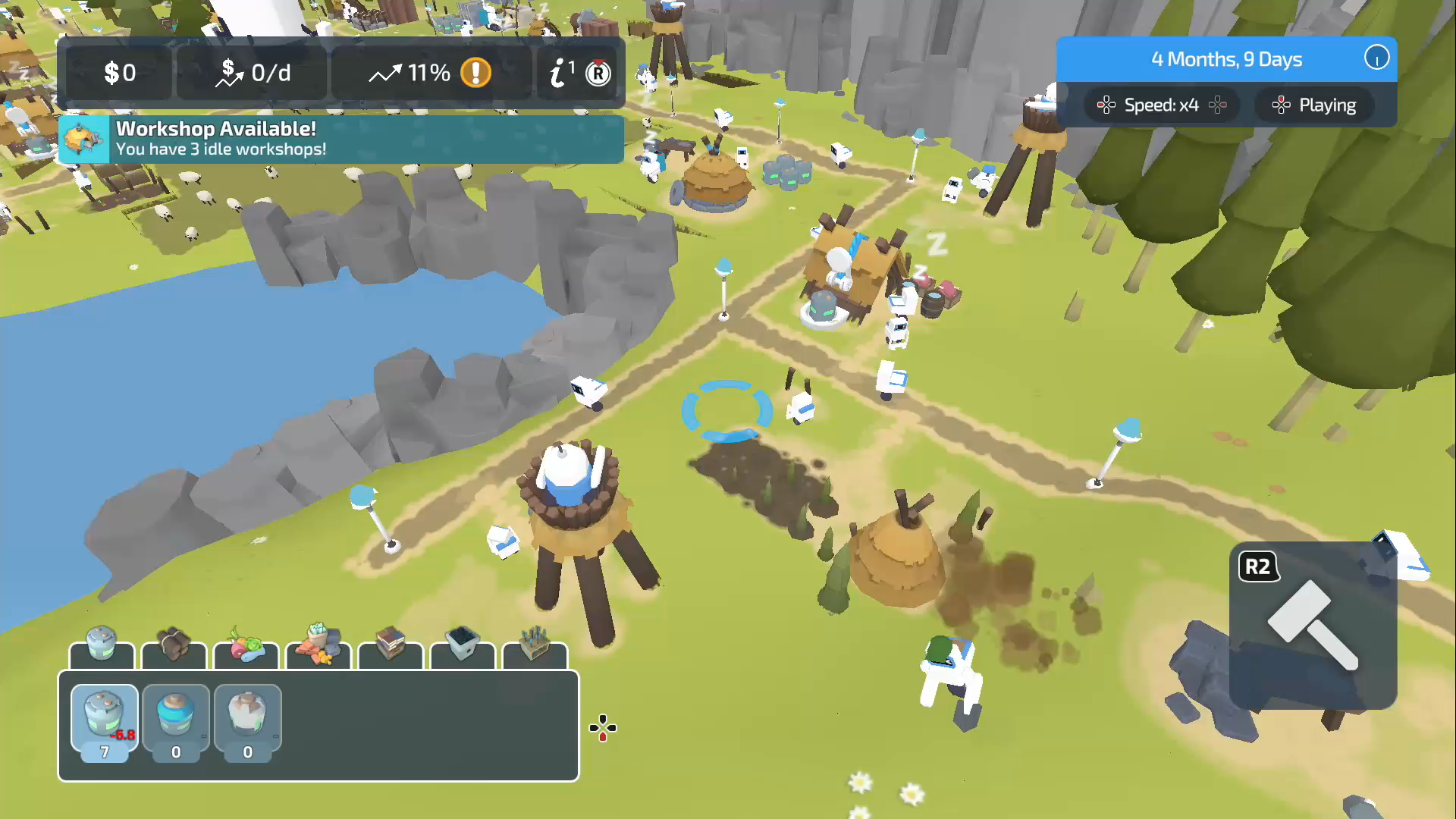This screenshot has width=1456, height=819.
Task: Click the $0 money display button
Action: [x=118, y=73]
